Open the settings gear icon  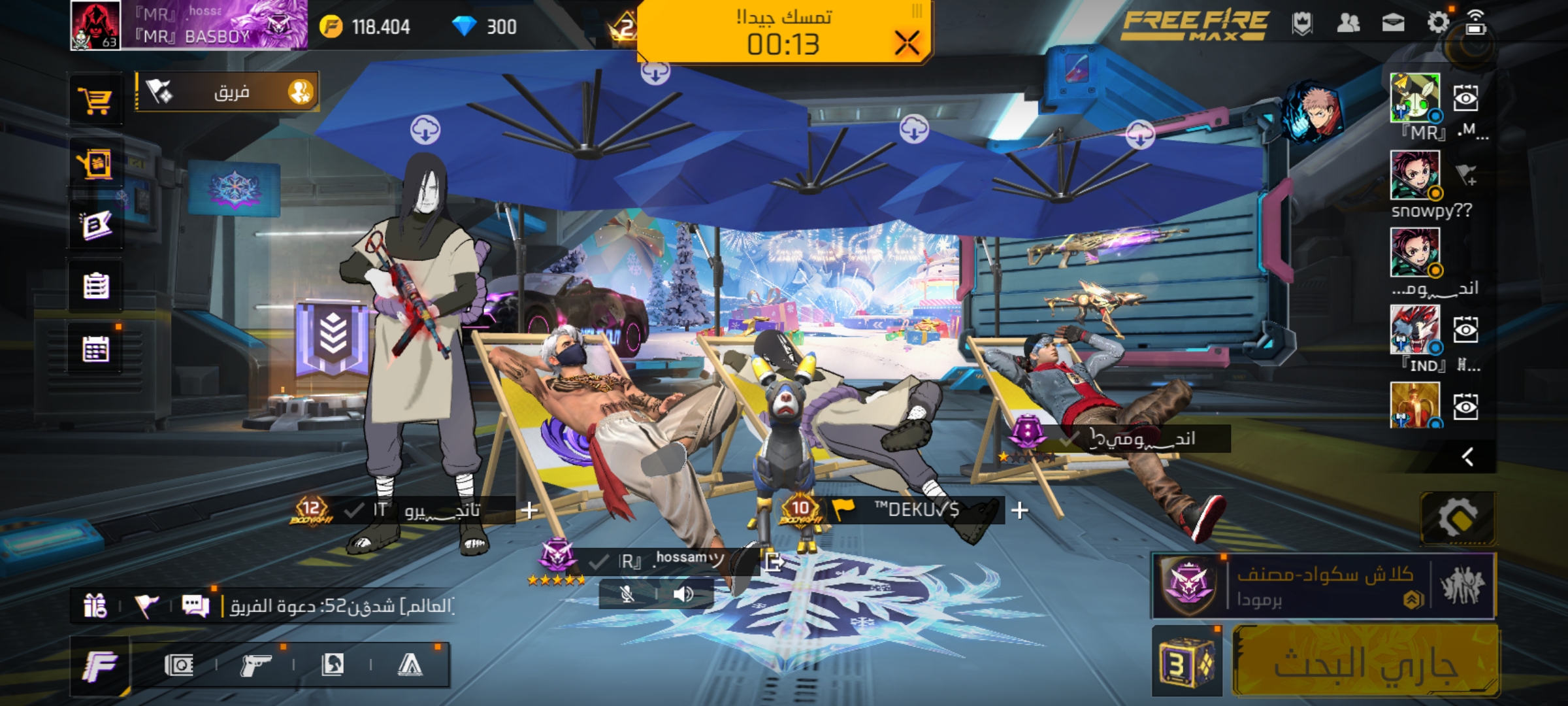pos(1438,24)
